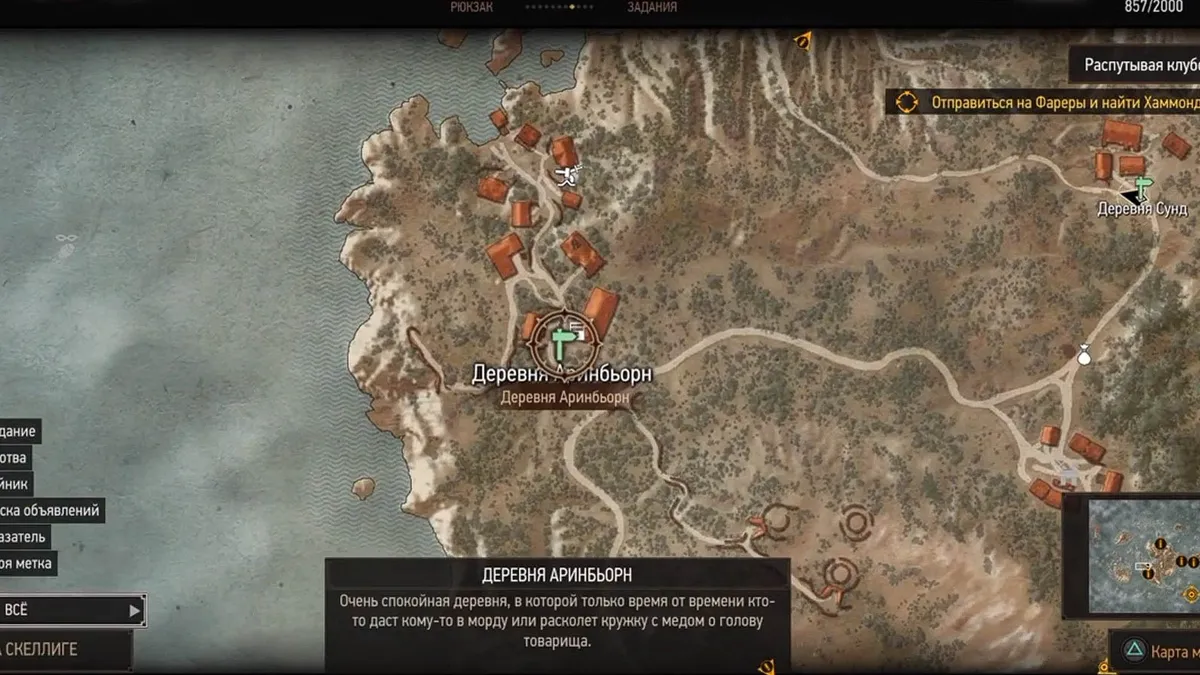Toggle the legend filter ending in 'йник'
The image size is (1200, 675).
16,485
